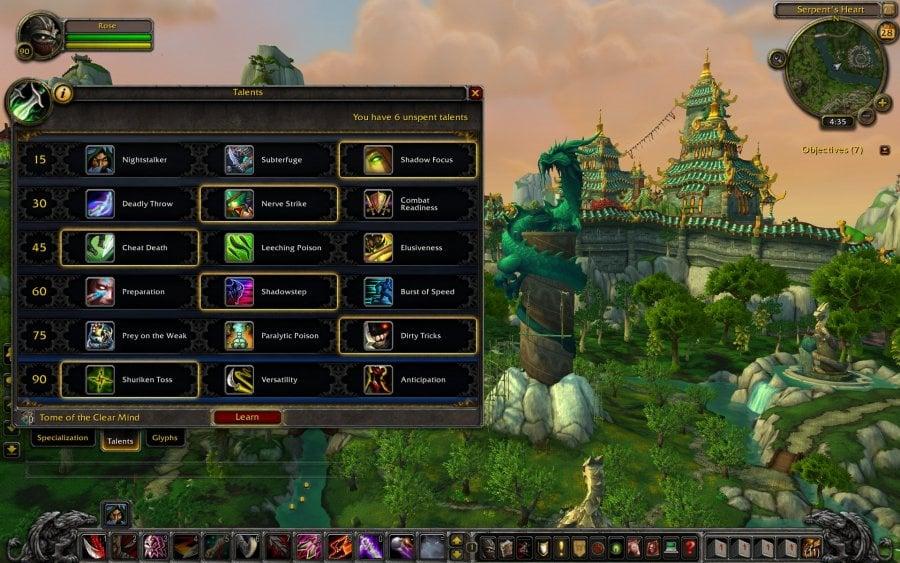The image size is (900, 563).
Task: Open the Glyphs tab
Action: tap(164, 438)
